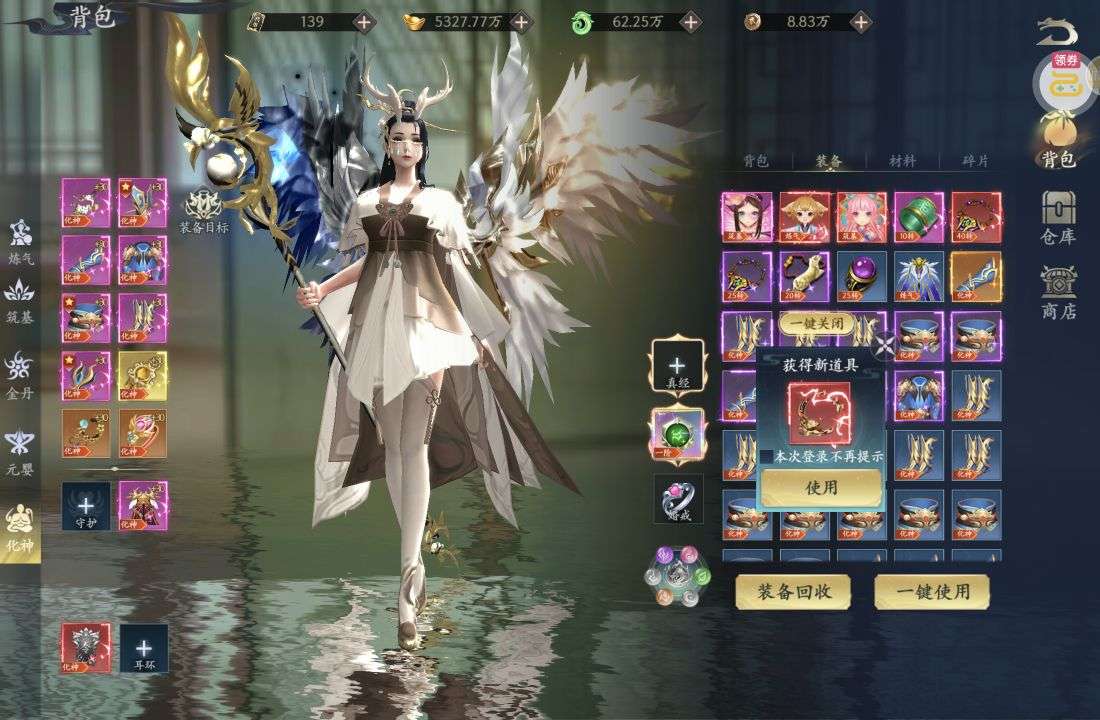Select the green jade barrel item
This screenshot has width=1100, height=720.
point(919,217)
